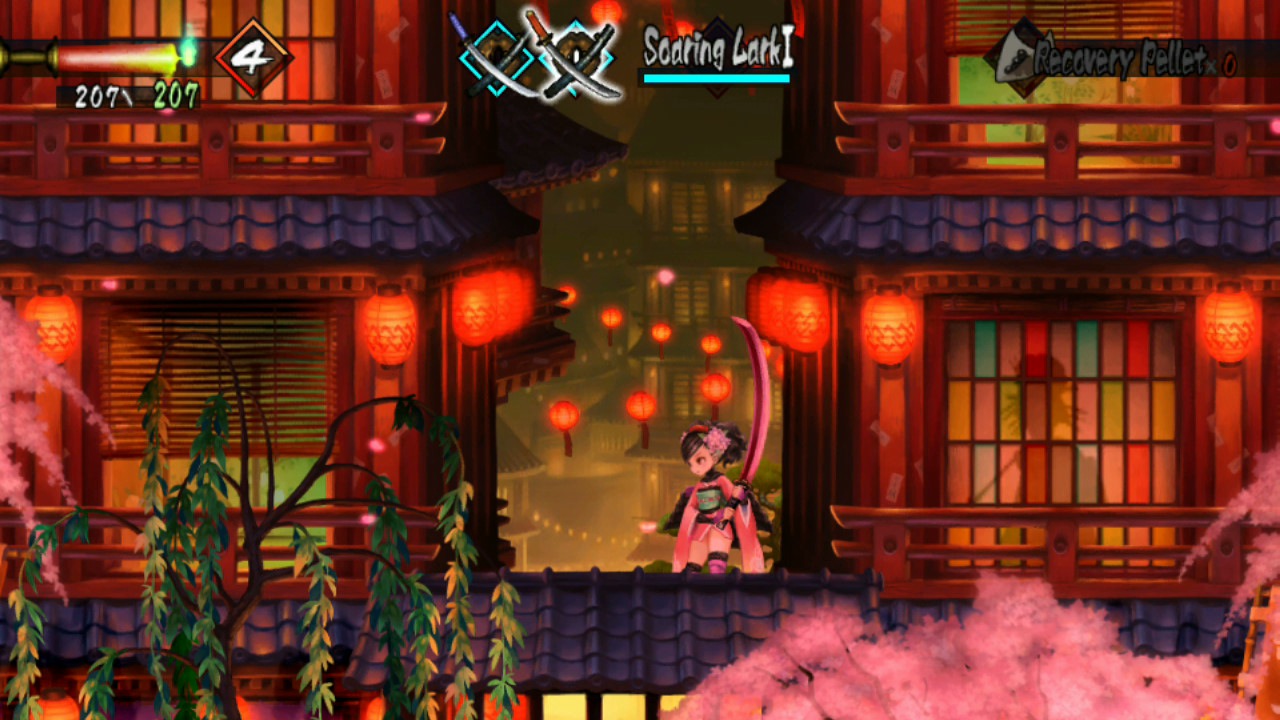This screenshot has width=1280, height=720.
Task: Click the cyan durability gauge under Soaring Lark I
Action: [715, 80]
